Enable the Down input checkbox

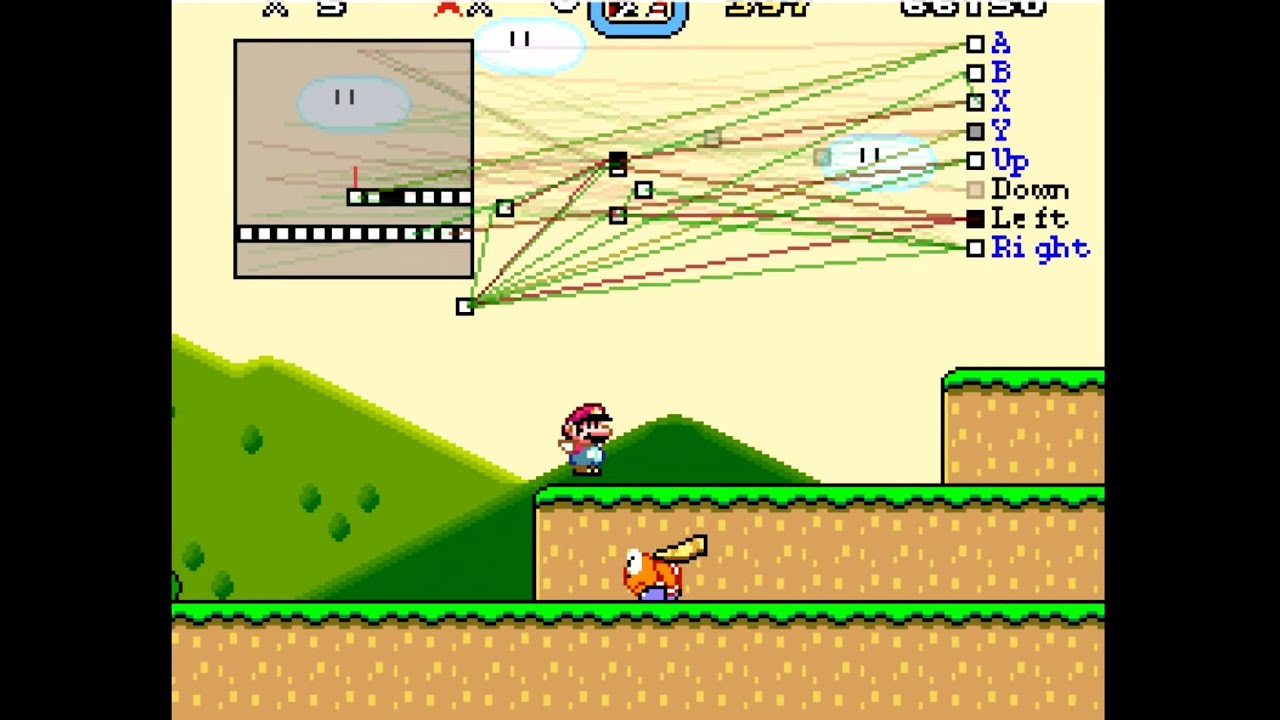(975, 190)
